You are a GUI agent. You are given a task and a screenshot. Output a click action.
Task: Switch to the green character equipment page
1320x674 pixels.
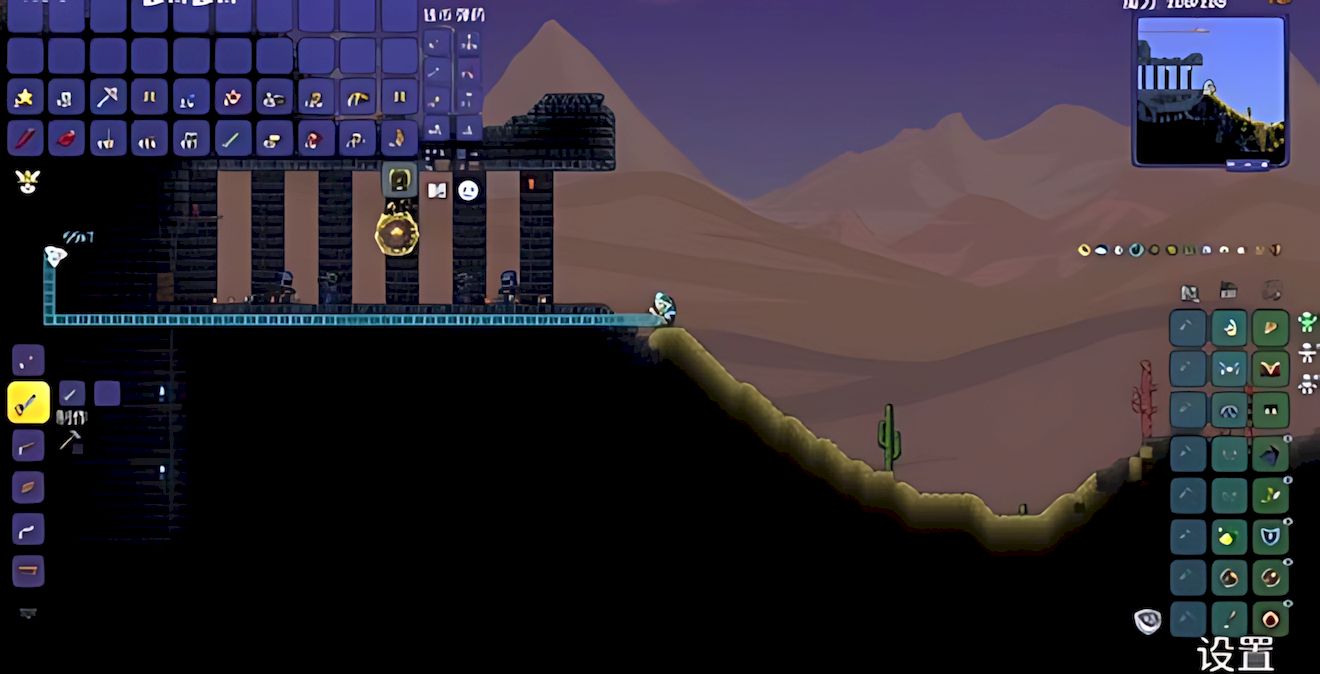coord(1306,322)
